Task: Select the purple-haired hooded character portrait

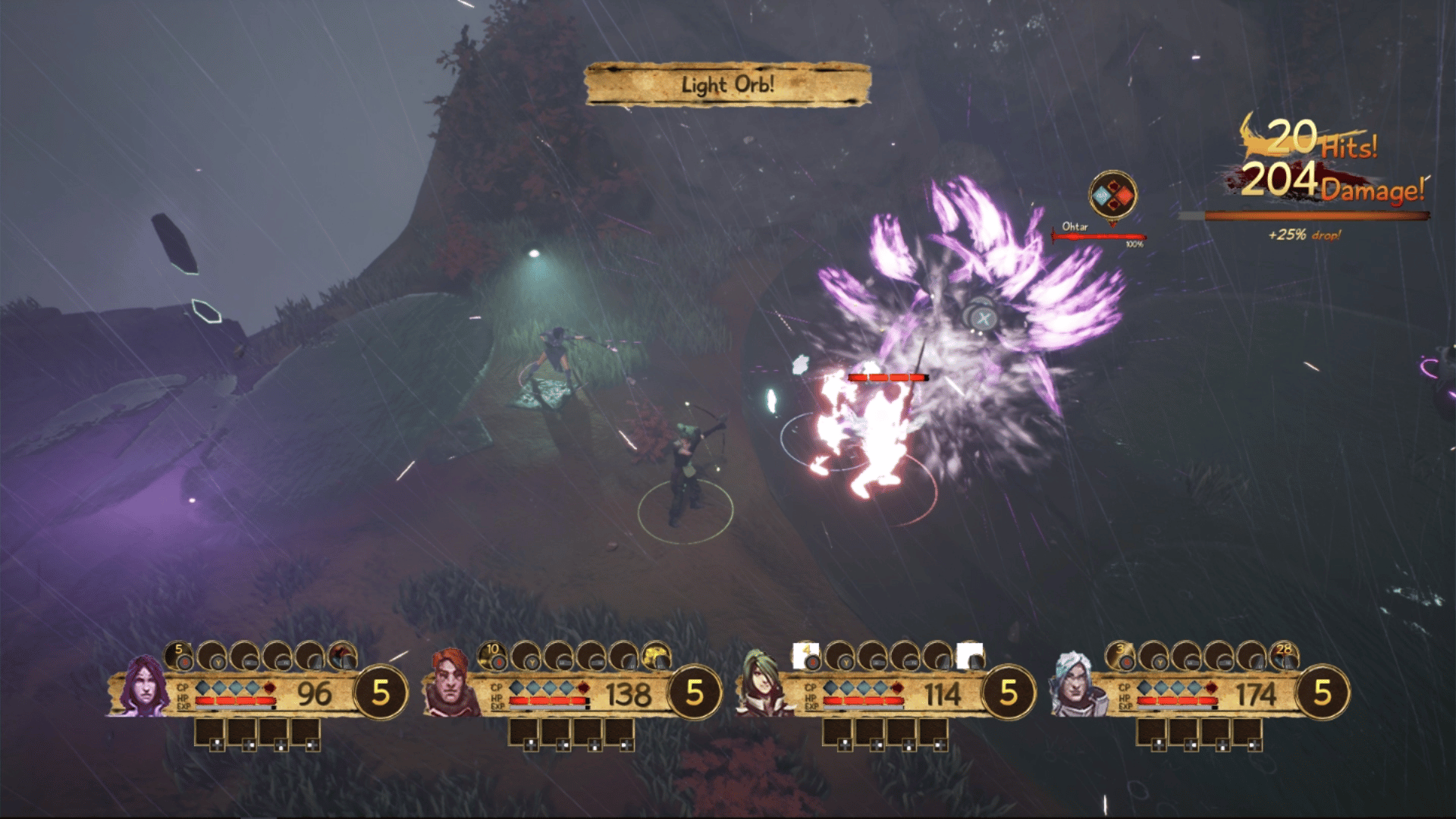Action: click(143, 687)
